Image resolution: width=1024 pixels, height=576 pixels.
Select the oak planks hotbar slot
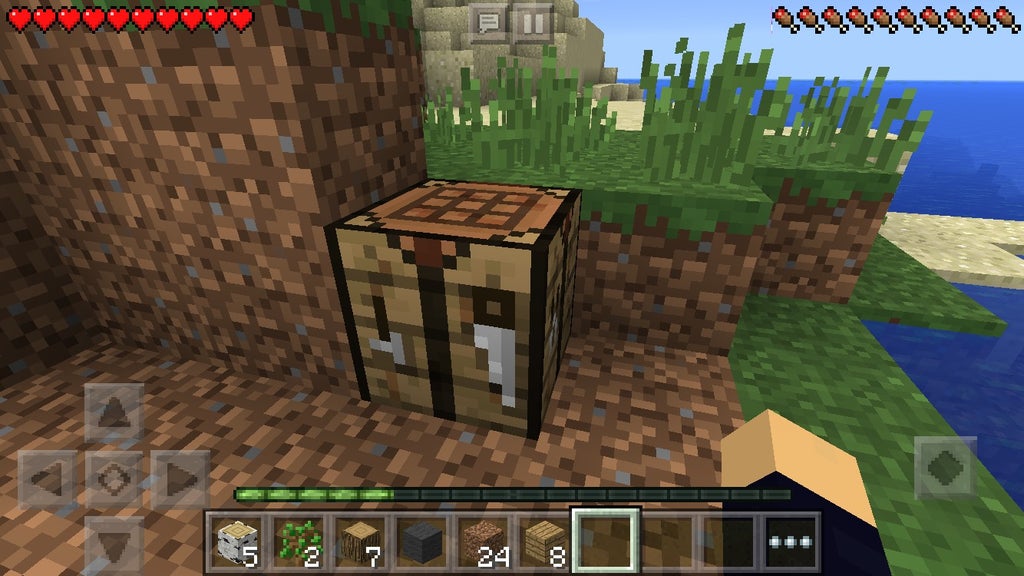pos(545,542)
